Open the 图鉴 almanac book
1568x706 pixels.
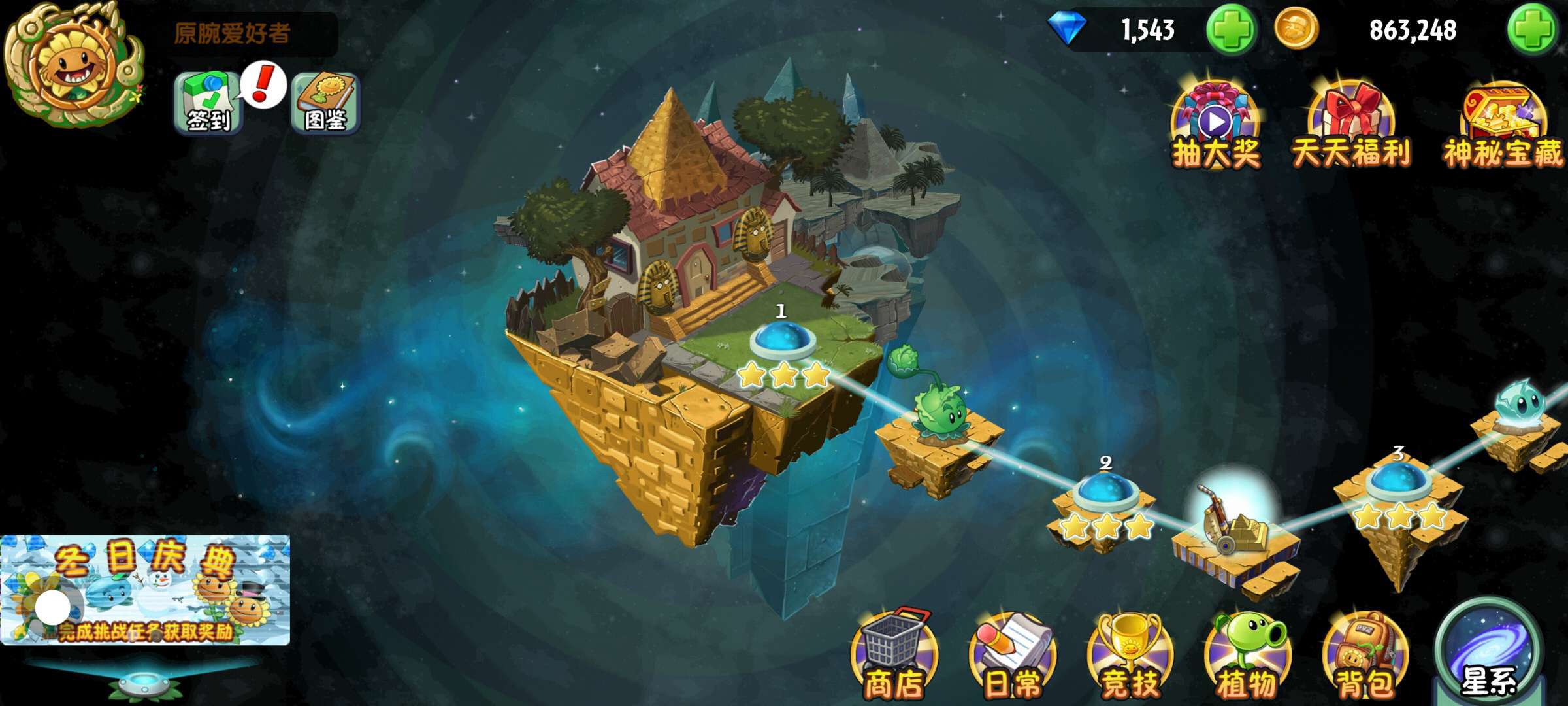point(325,104)
